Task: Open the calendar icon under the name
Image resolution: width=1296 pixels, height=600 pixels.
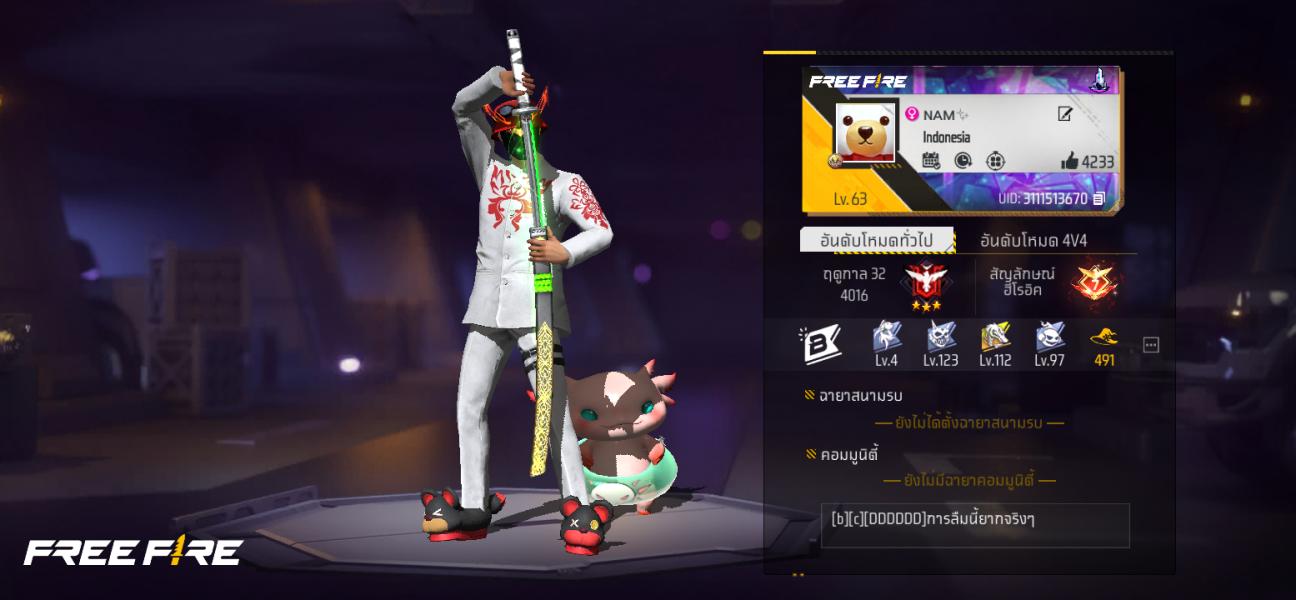Action: point(930,161)
